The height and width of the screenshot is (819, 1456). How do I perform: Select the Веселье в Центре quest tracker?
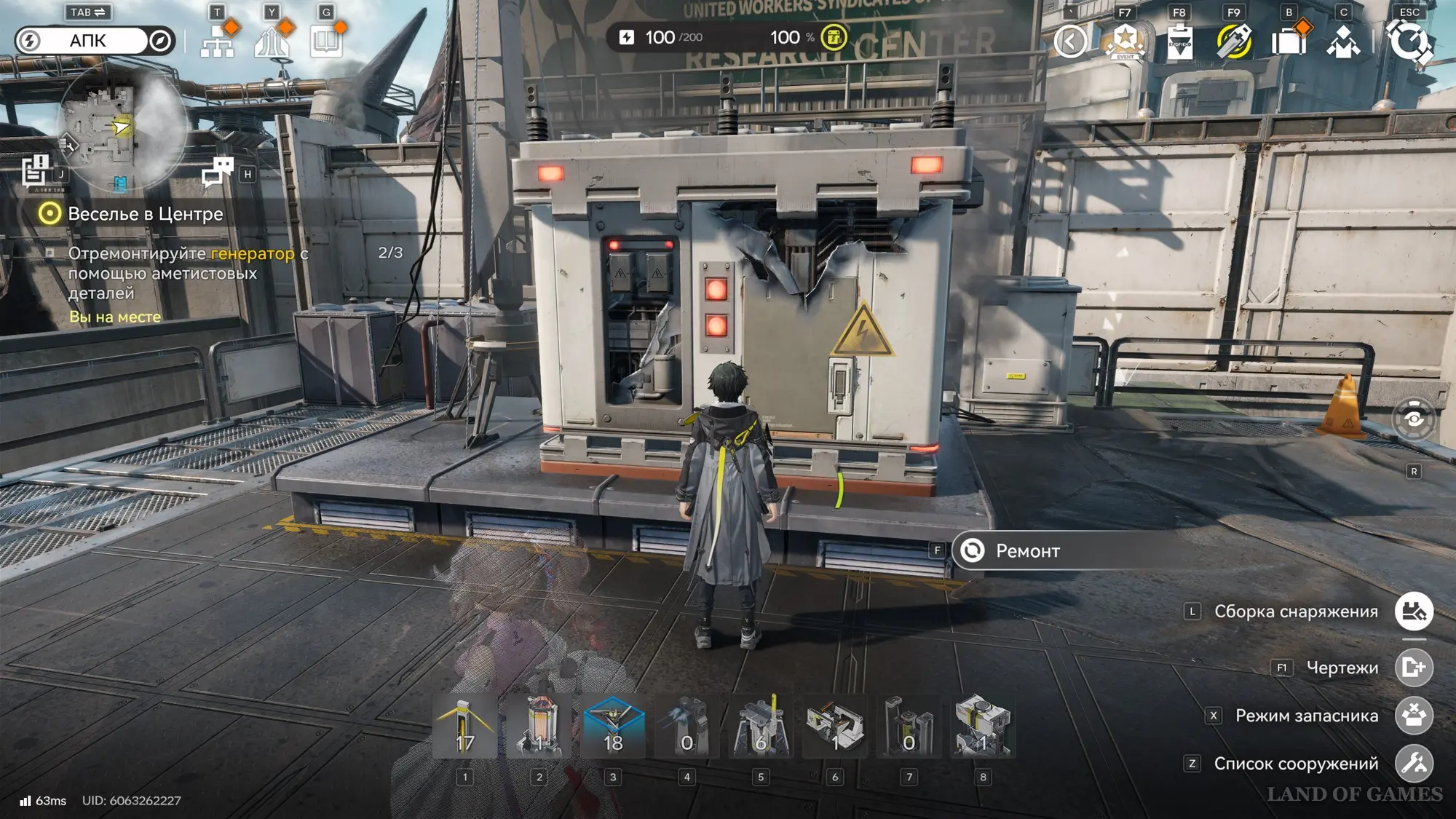145,214
